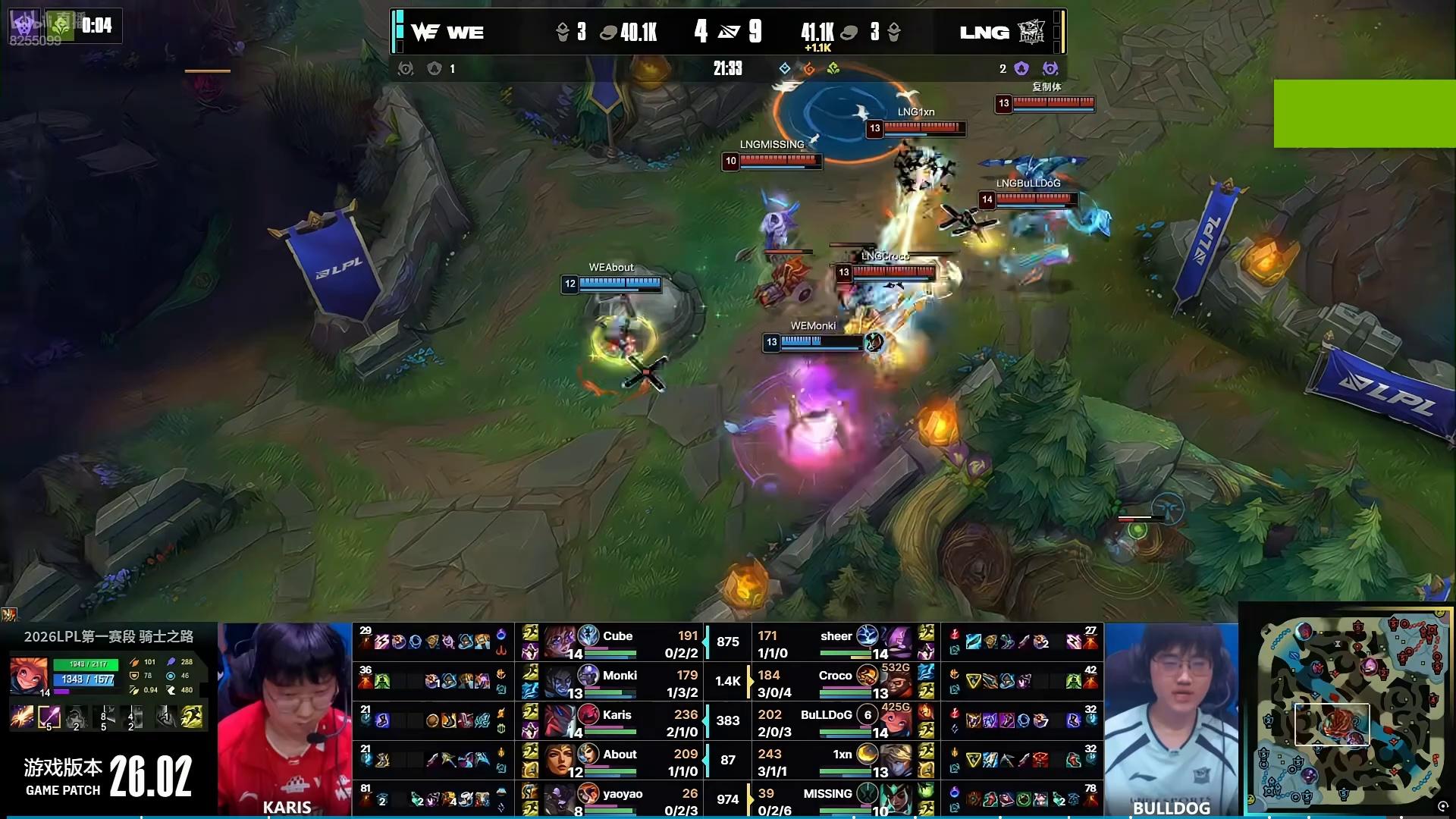
Task: Click the minimap in the corner
Action: [x=1347, y=710]
